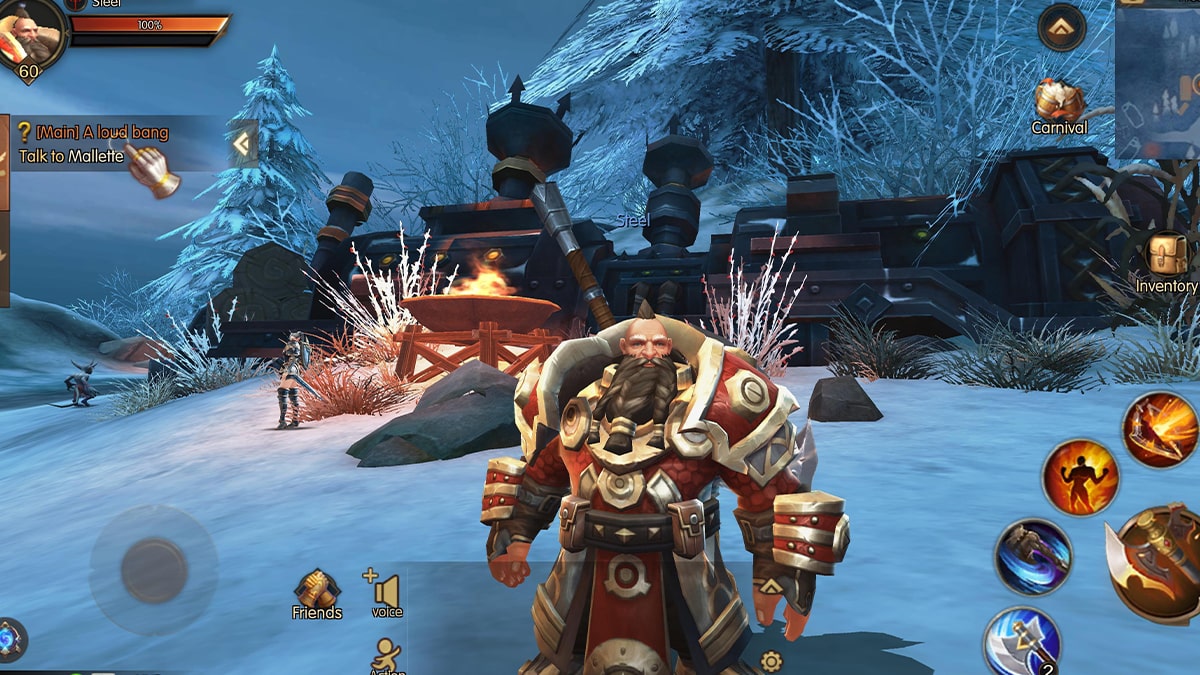This screenshot has height=675, width=1200.
Task: Open the Carnival event icon
Action: [x=1059, y=106]
